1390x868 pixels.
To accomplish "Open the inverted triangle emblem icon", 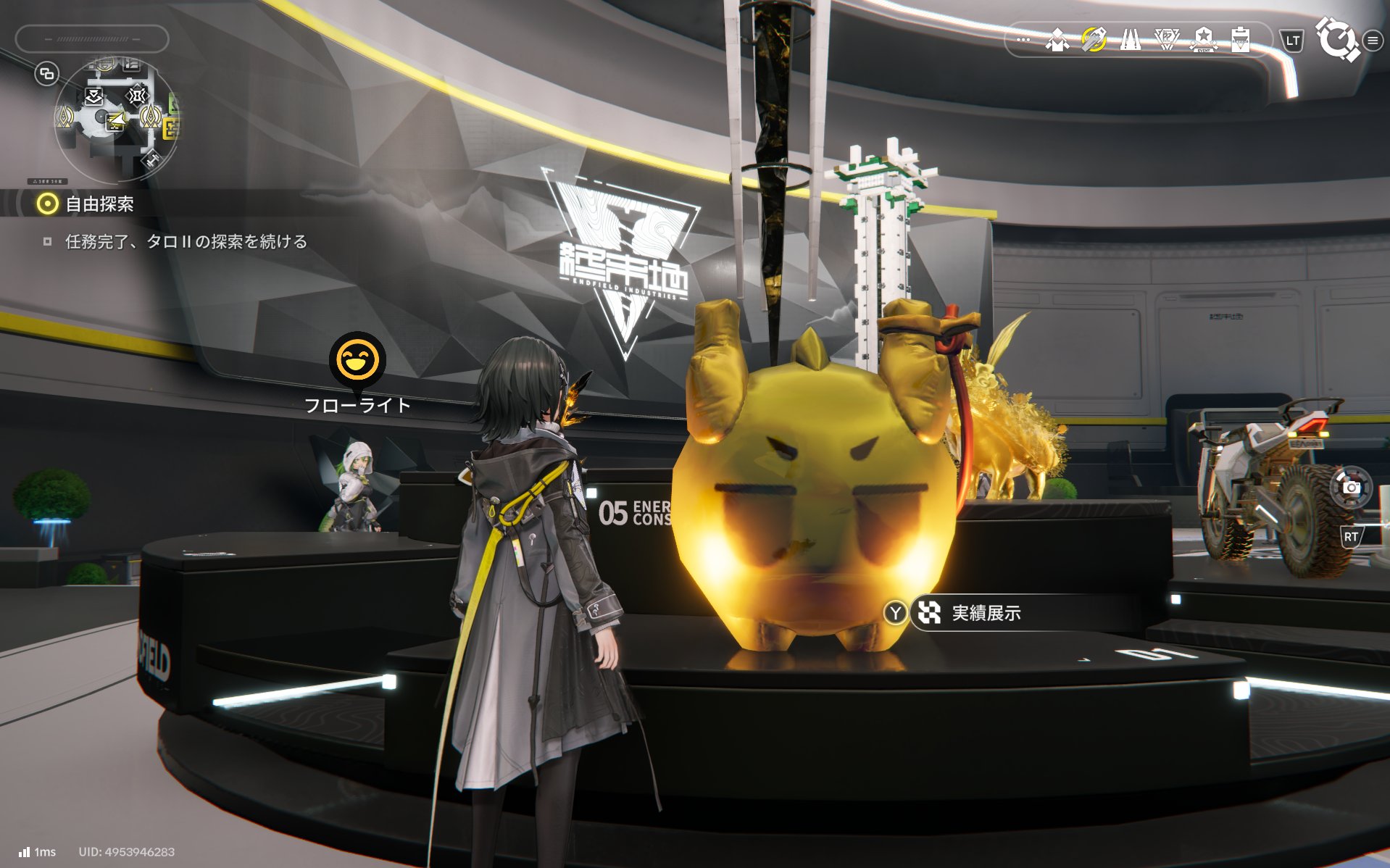I will click(x=1166, y=40).
